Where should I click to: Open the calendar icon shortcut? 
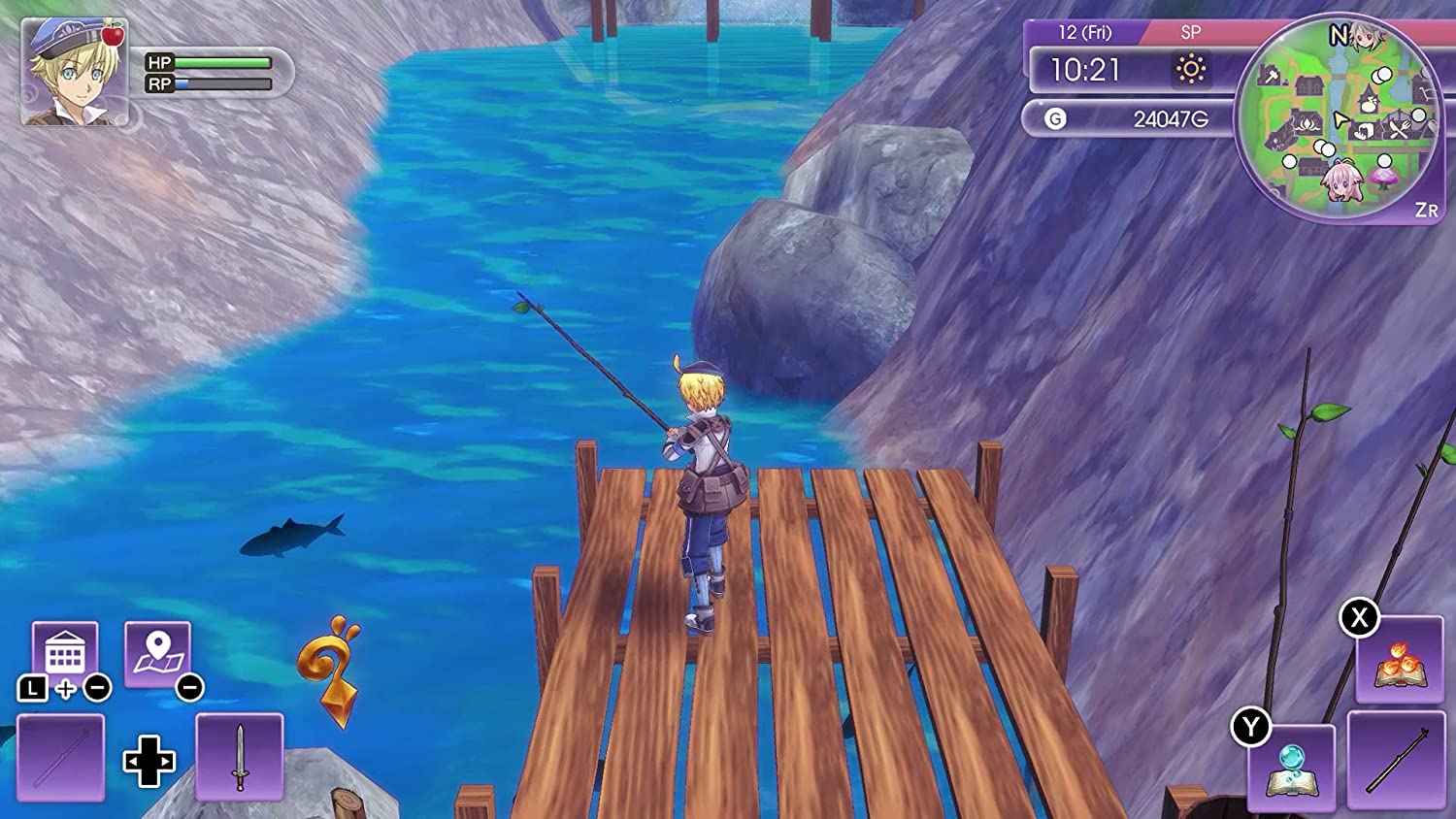click(65, 653)
